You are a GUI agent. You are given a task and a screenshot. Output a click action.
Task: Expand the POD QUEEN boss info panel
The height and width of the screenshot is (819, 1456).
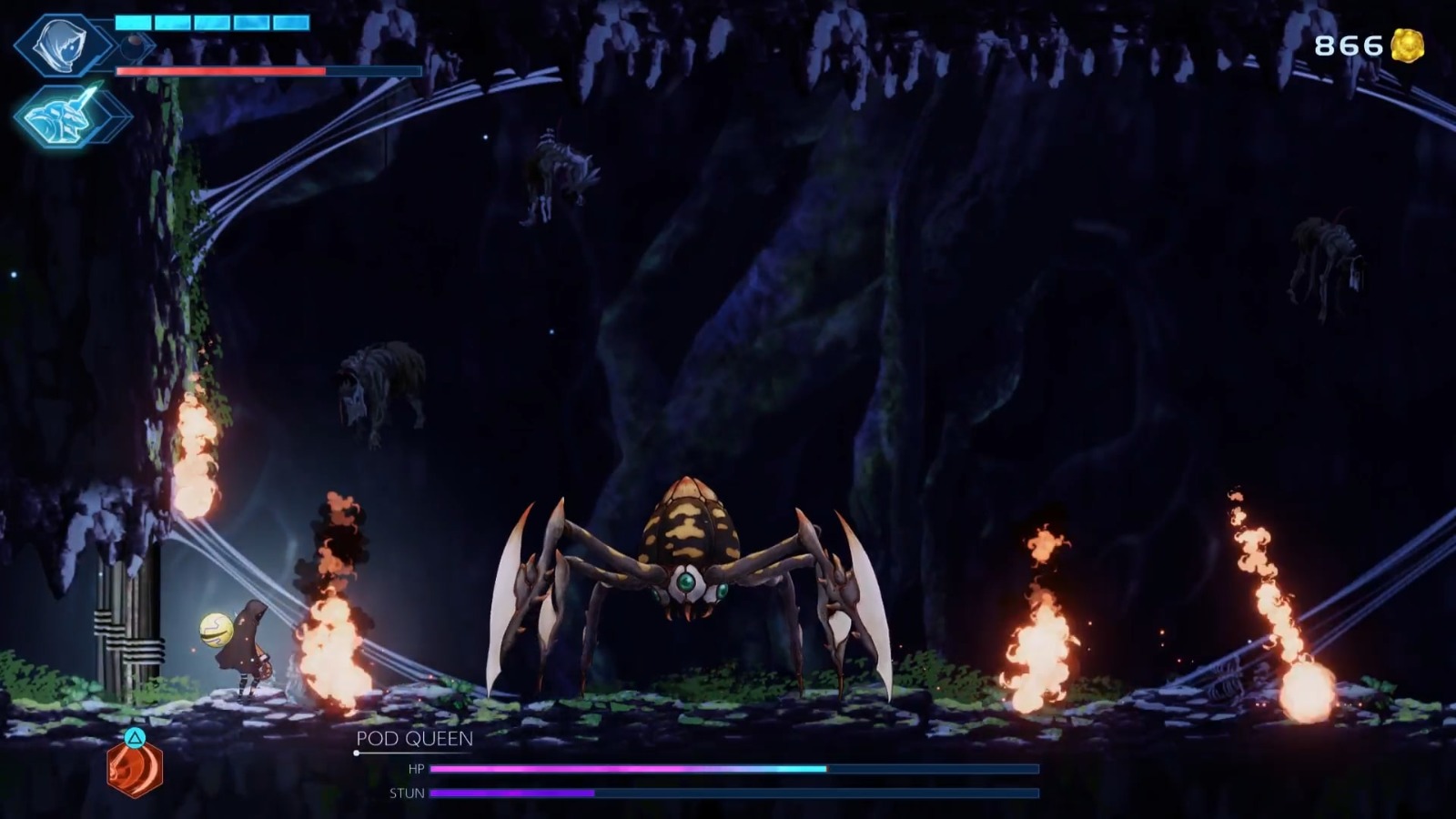coord(414,740)
